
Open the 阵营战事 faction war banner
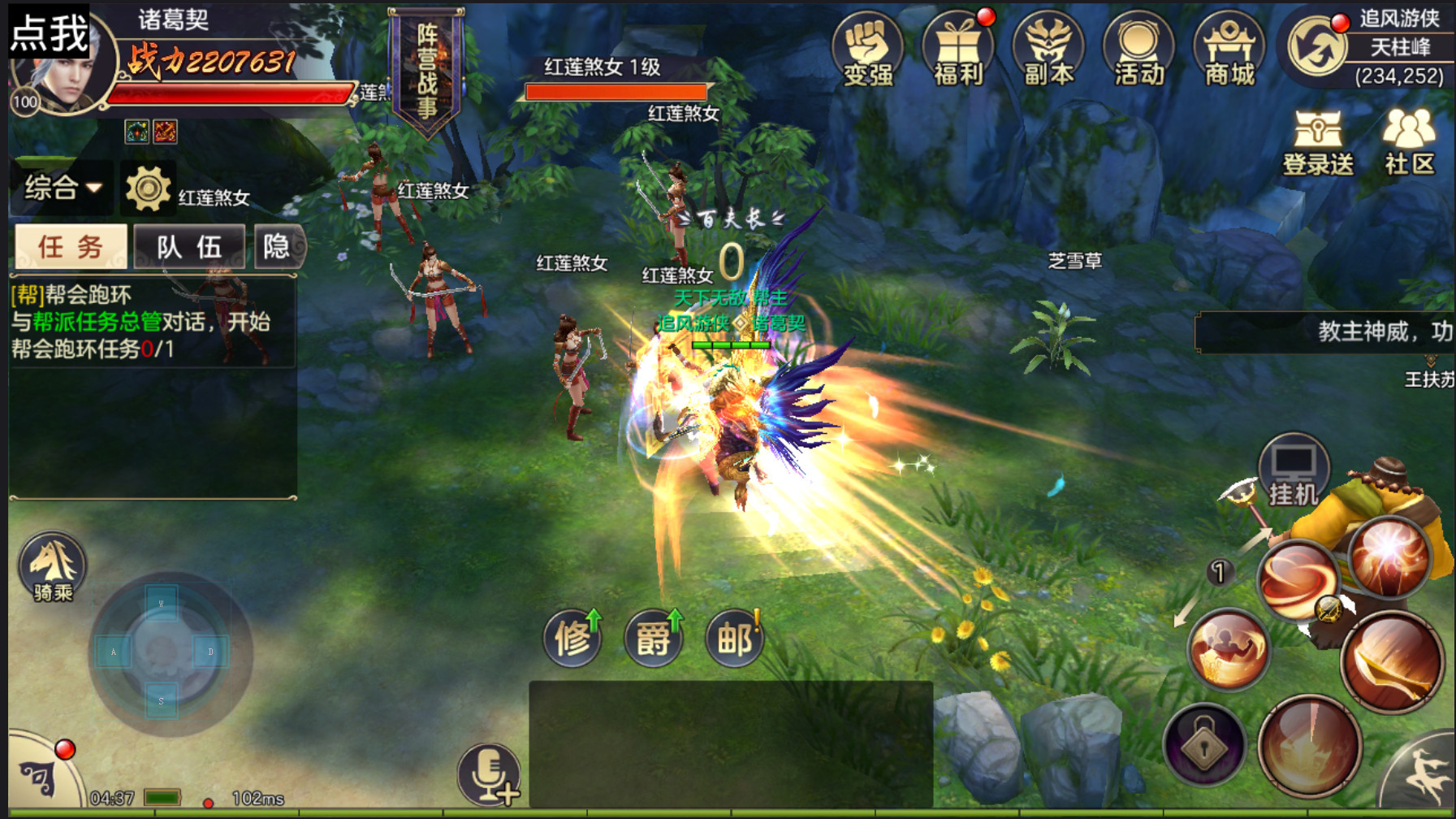[426, 71]
